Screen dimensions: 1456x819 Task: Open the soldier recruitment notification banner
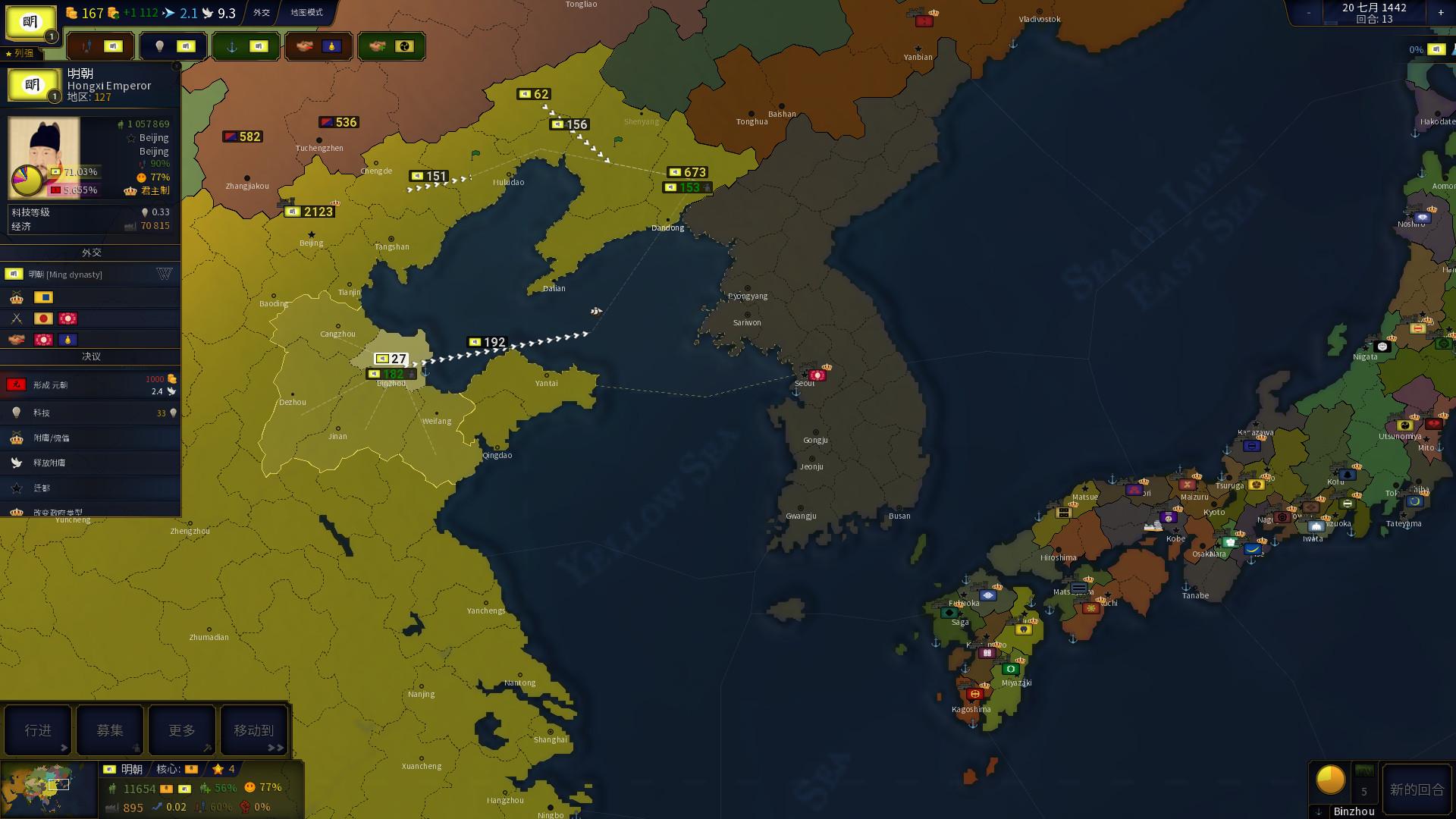pos(101,45)
